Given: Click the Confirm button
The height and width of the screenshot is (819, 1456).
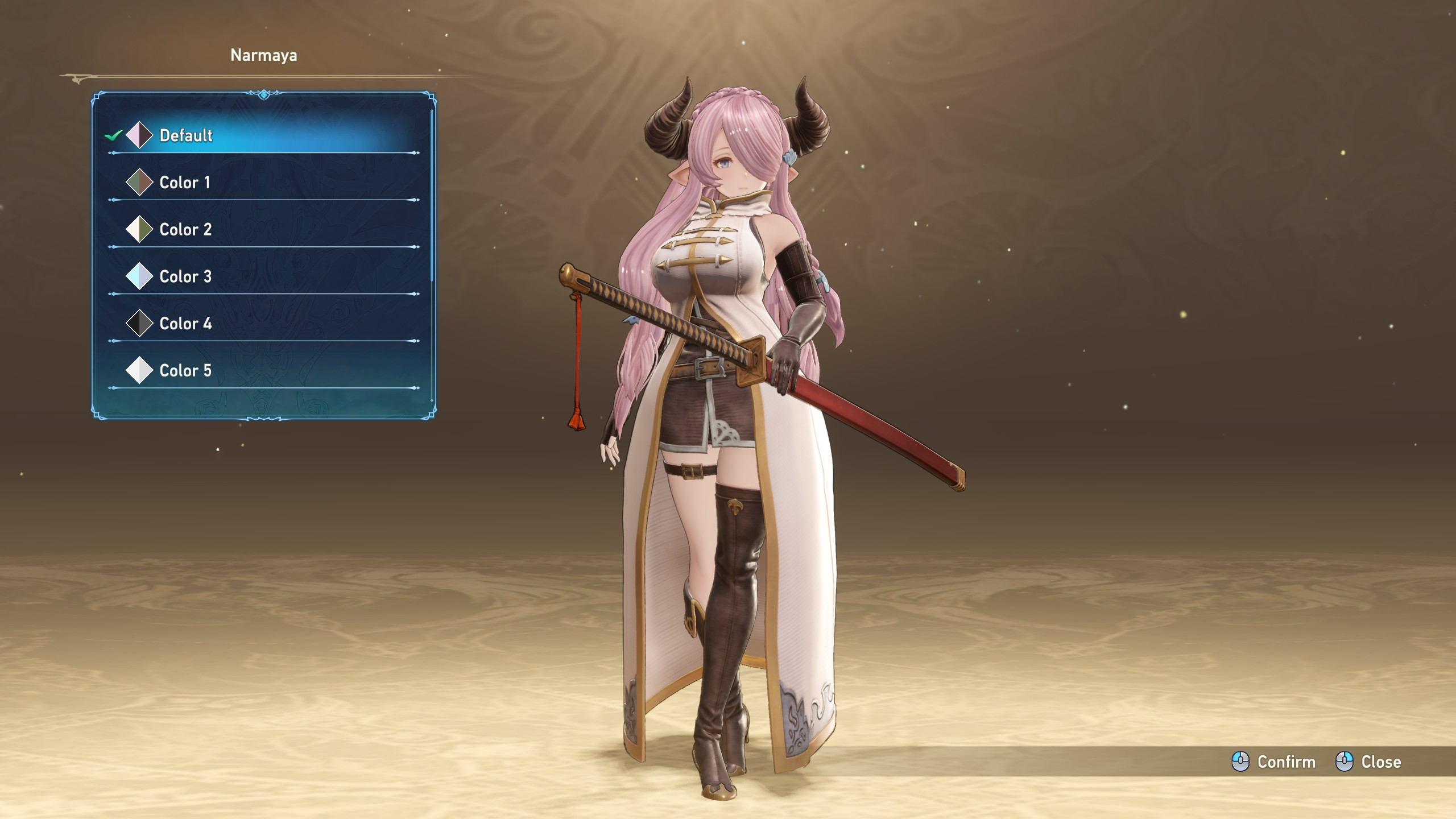Looking at the screenshot, I should (x=1274, y=762).
